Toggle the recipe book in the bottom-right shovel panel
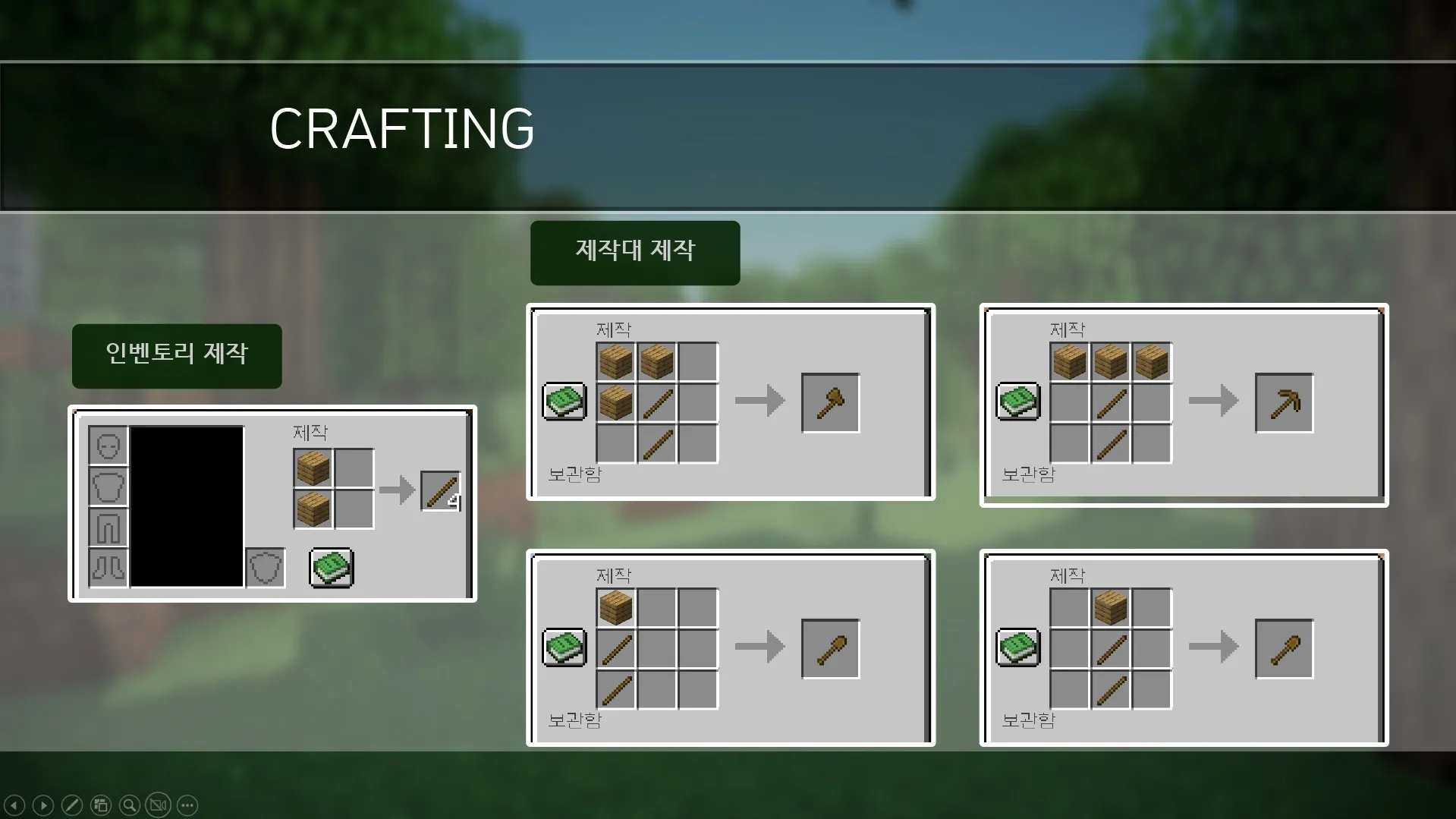The image size is (1456, 819). pos(1017,647)
